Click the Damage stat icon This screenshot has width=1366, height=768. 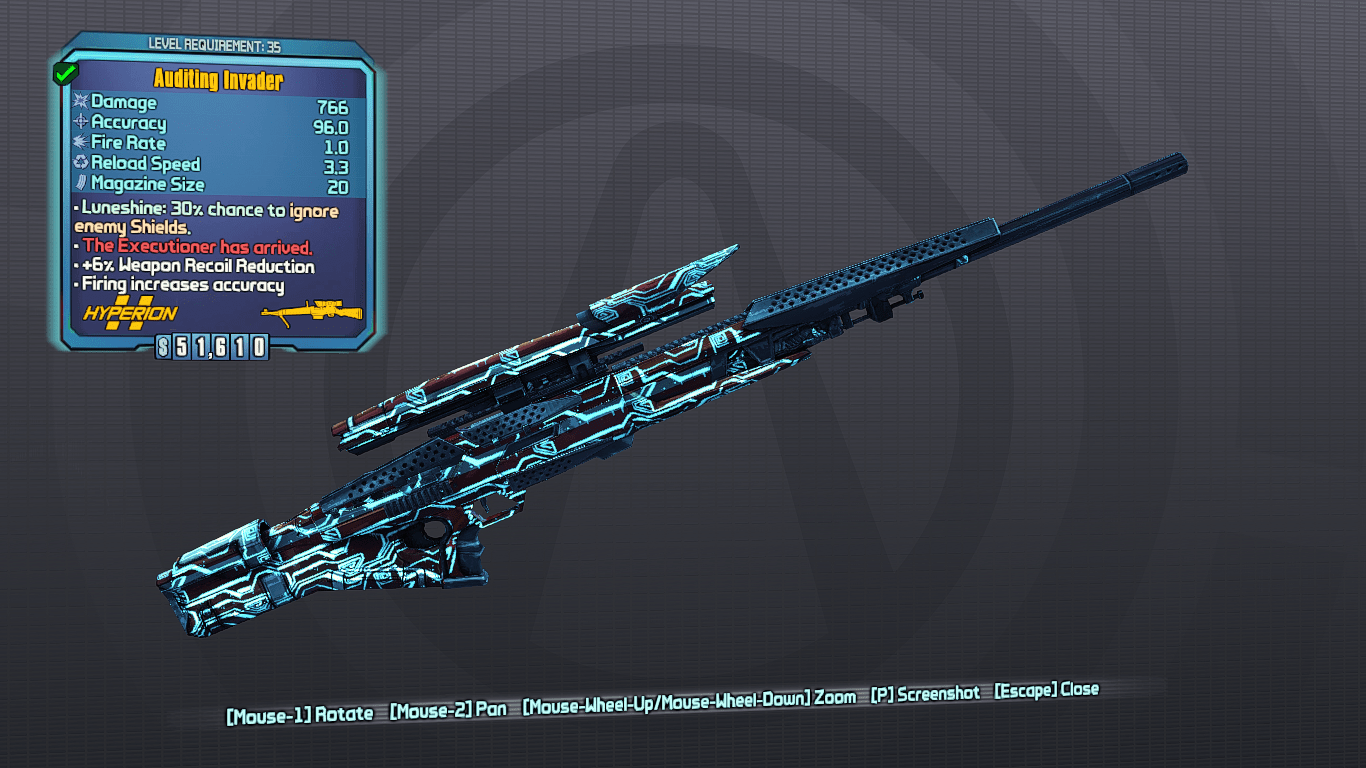click(x=79, y=102)
